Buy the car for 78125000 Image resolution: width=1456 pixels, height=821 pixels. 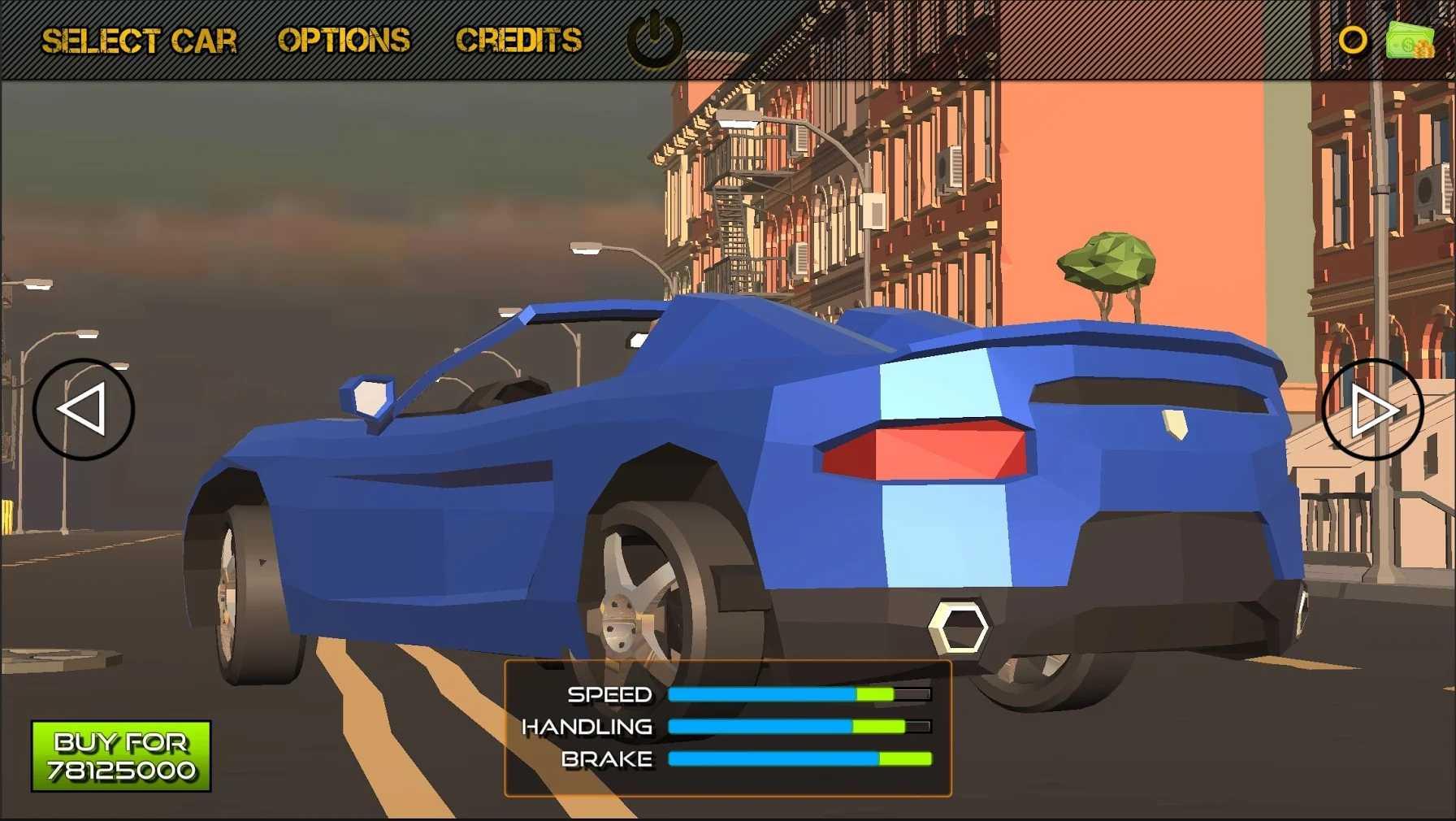pos(121,756)
